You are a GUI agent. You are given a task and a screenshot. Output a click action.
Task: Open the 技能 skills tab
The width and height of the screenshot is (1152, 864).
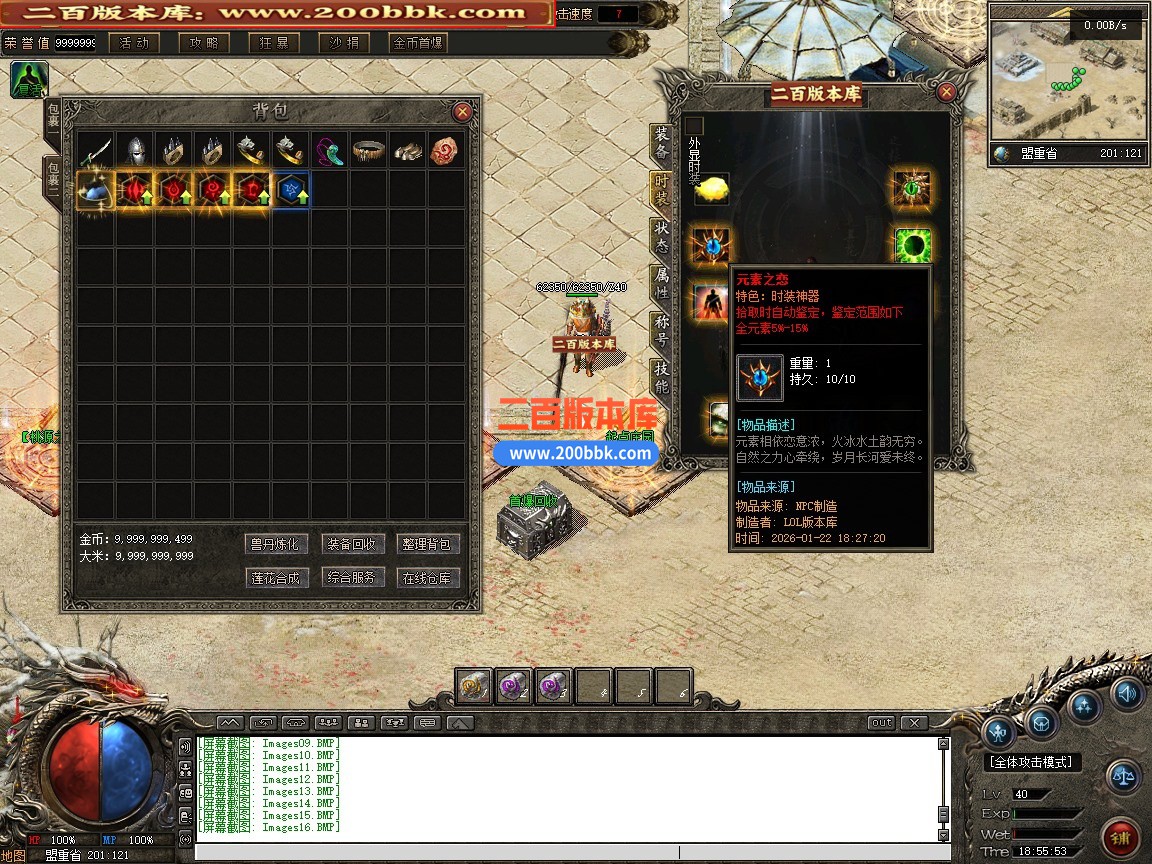pyautogui.click(x=662, y=373)
